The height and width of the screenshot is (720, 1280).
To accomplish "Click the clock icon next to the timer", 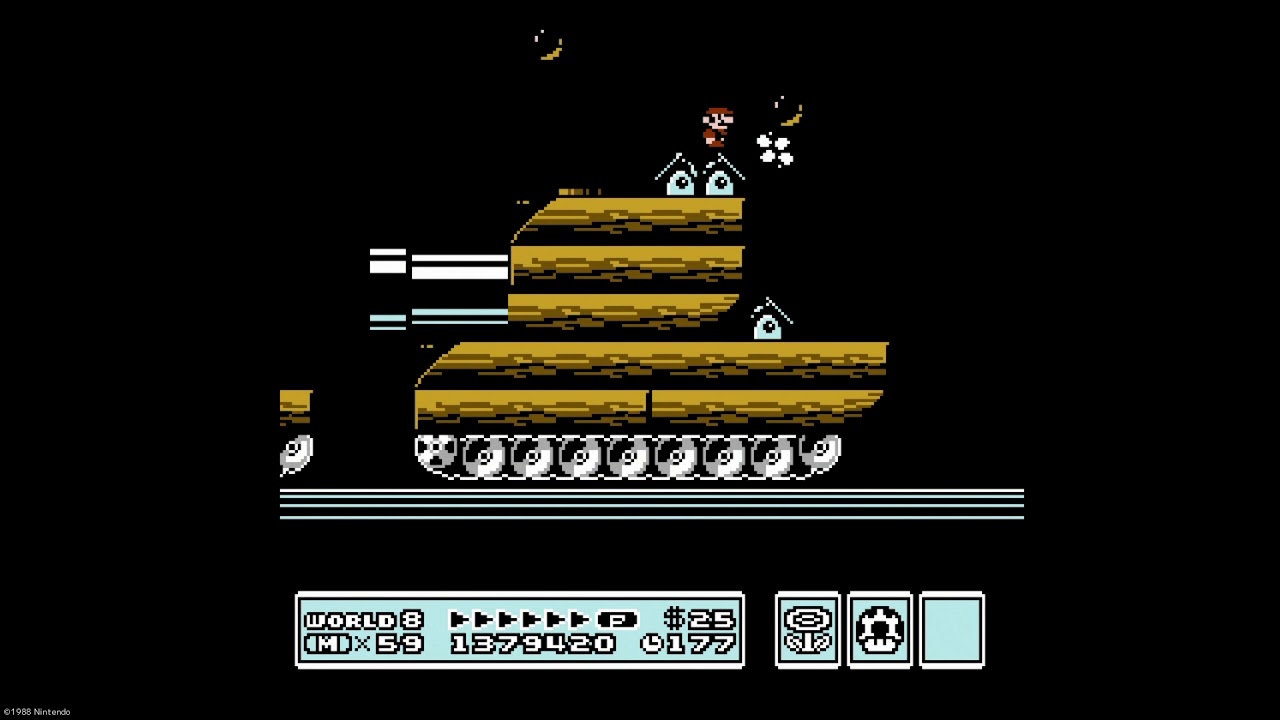I will point(653,645).
